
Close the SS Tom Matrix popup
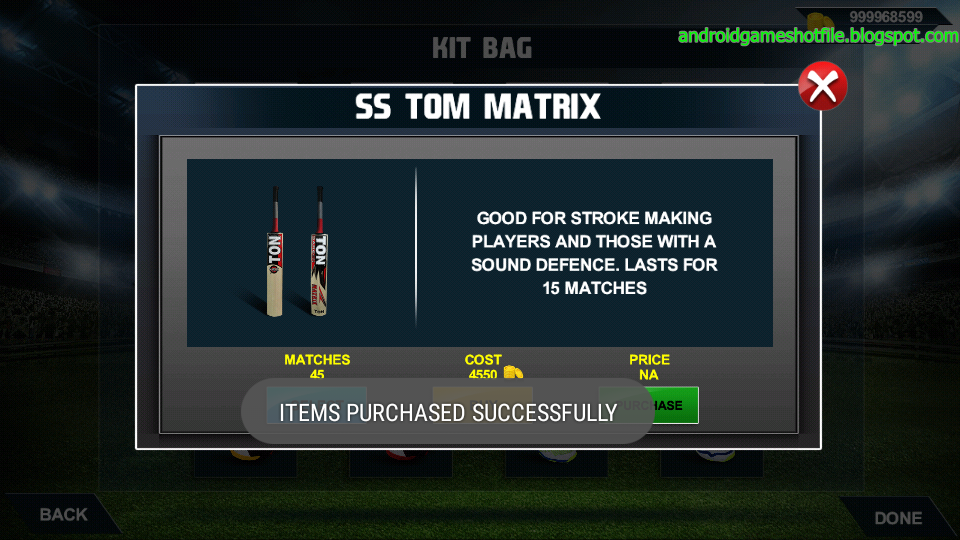[x=823, y=87]
